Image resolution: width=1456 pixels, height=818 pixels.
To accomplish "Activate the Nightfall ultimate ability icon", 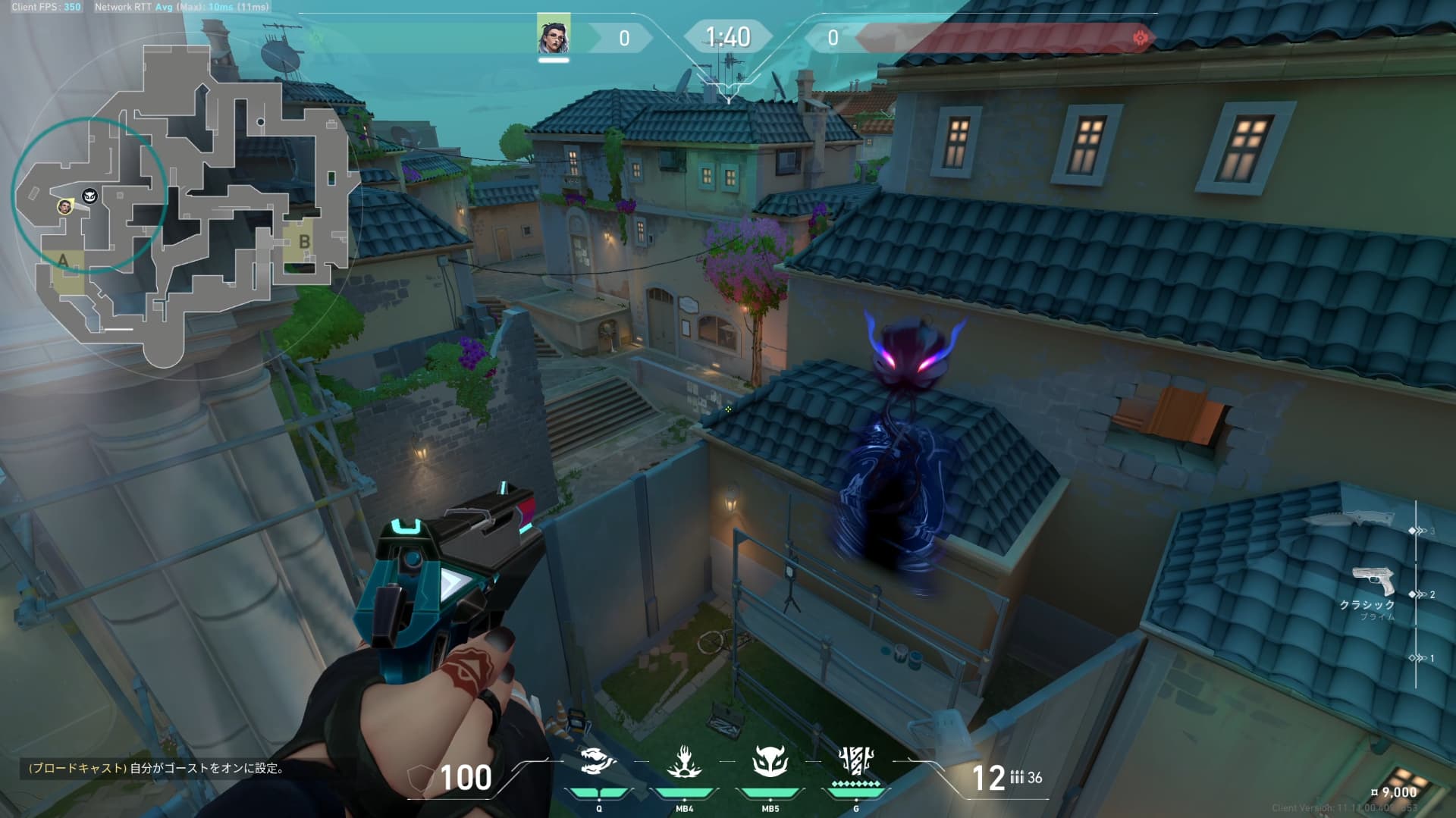I will (856, 760).
